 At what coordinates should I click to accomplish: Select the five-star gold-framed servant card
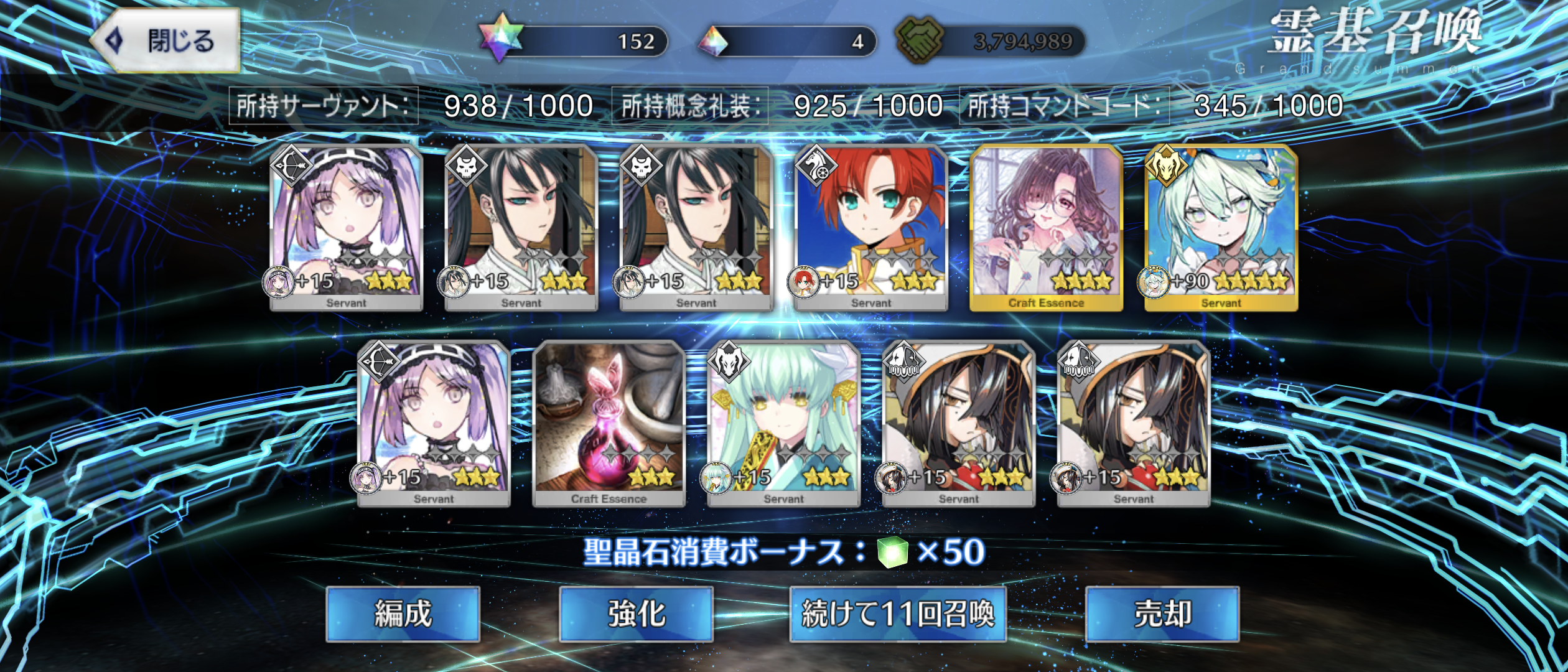click(1221, 227)
